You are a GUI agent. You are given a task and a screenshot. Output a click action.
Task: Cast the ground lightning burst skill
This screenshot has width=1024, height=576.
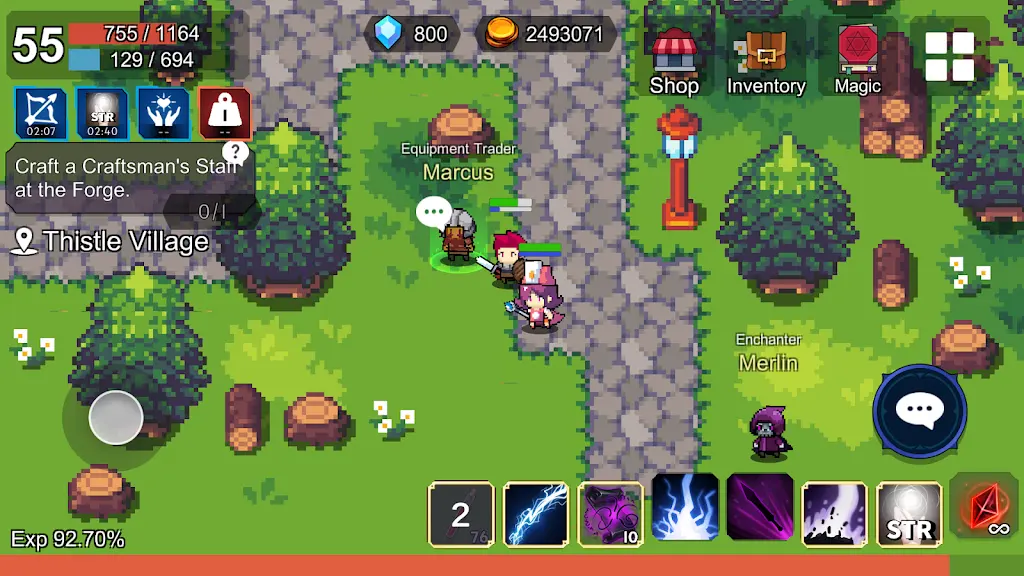[686, 508]
